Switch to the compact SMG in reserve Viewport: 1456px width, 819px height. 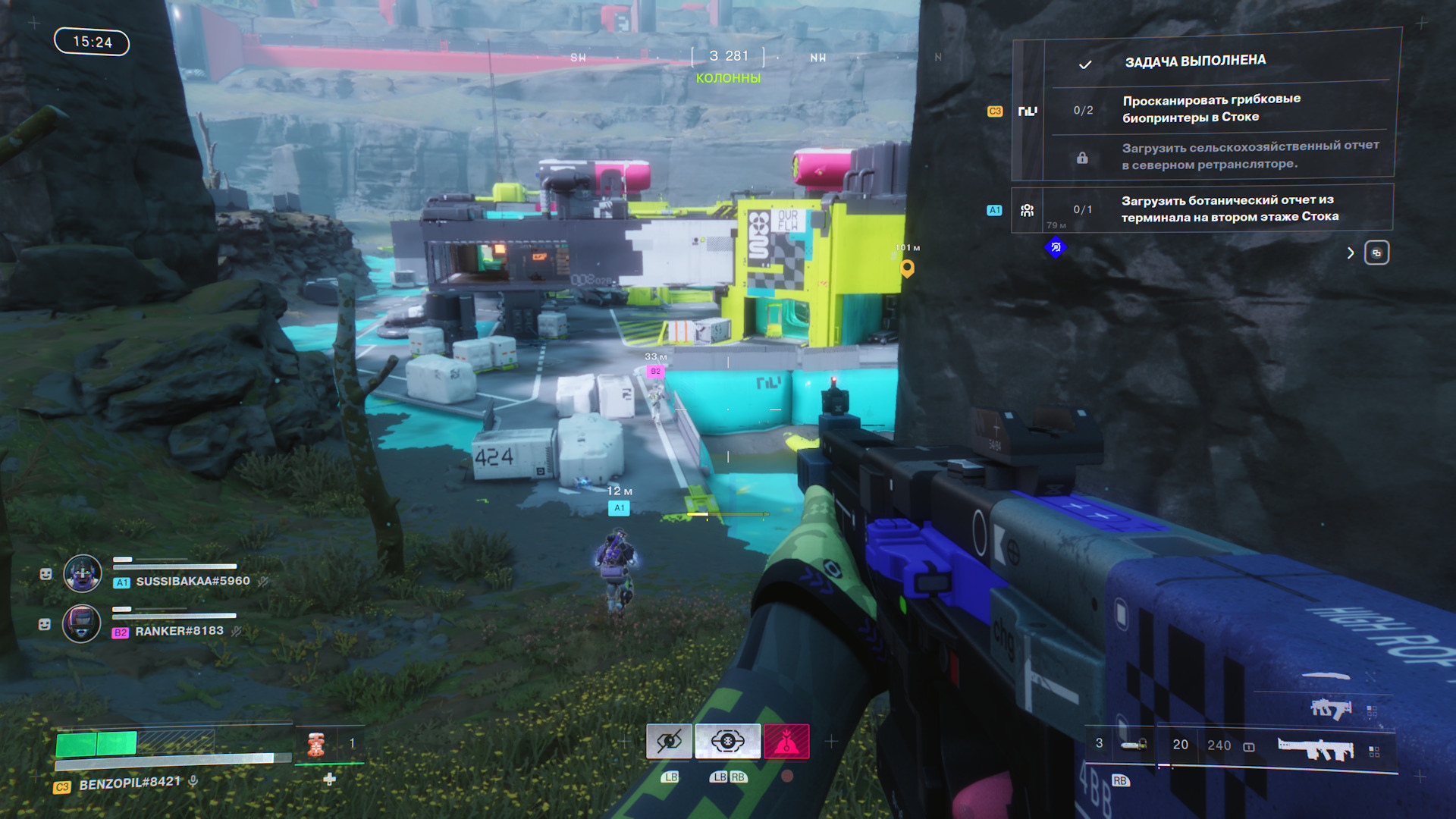[1331, 709]
